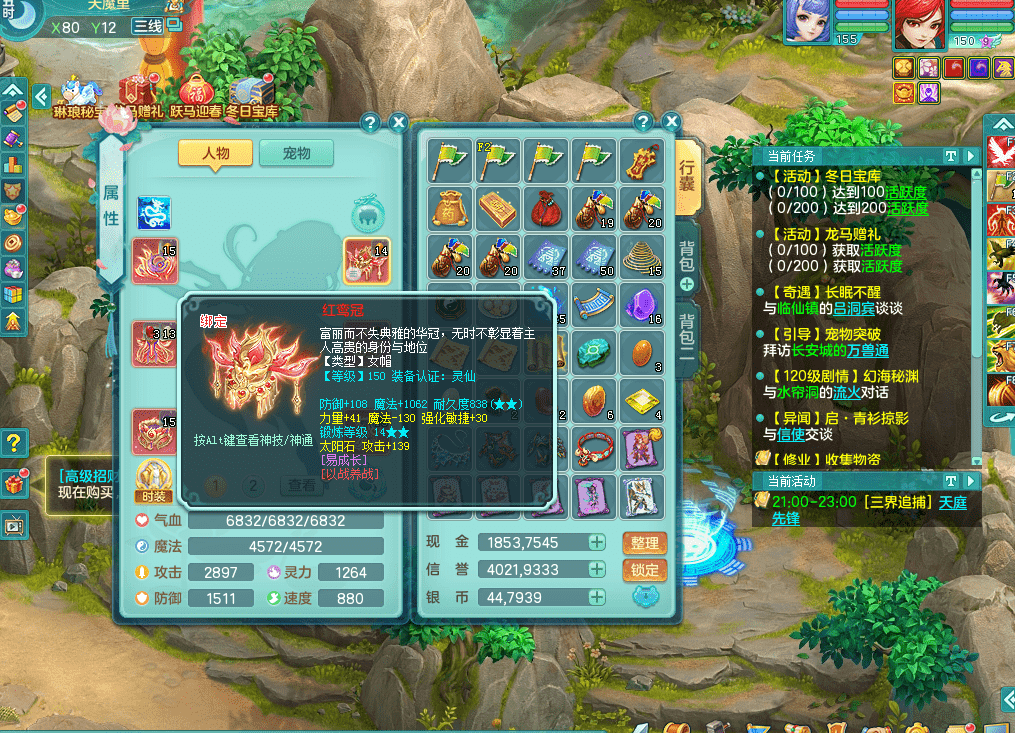Open the 背包 bag tab

tap(688, 258)
